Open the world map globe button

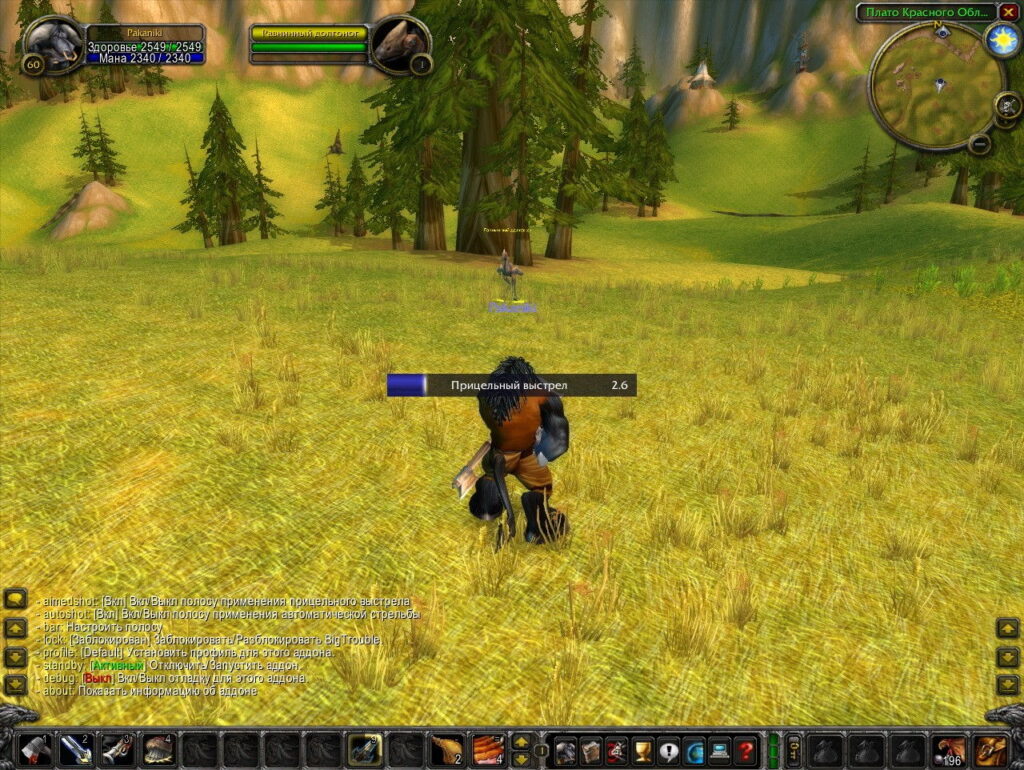[x=694, y=750]
